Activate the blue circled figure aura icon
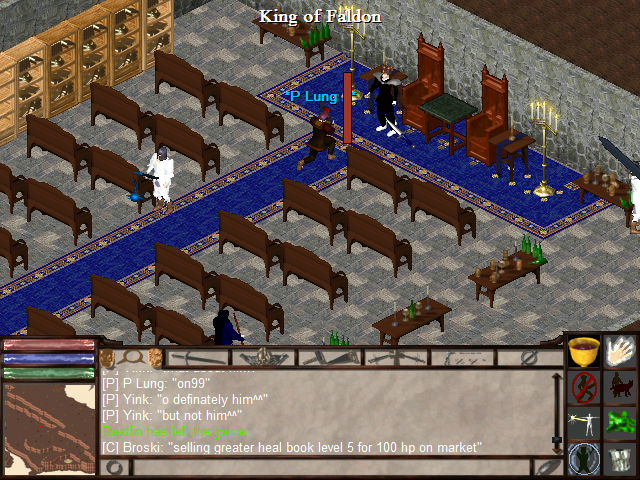Screen dimensions: 640x480 tap(584, 458)
